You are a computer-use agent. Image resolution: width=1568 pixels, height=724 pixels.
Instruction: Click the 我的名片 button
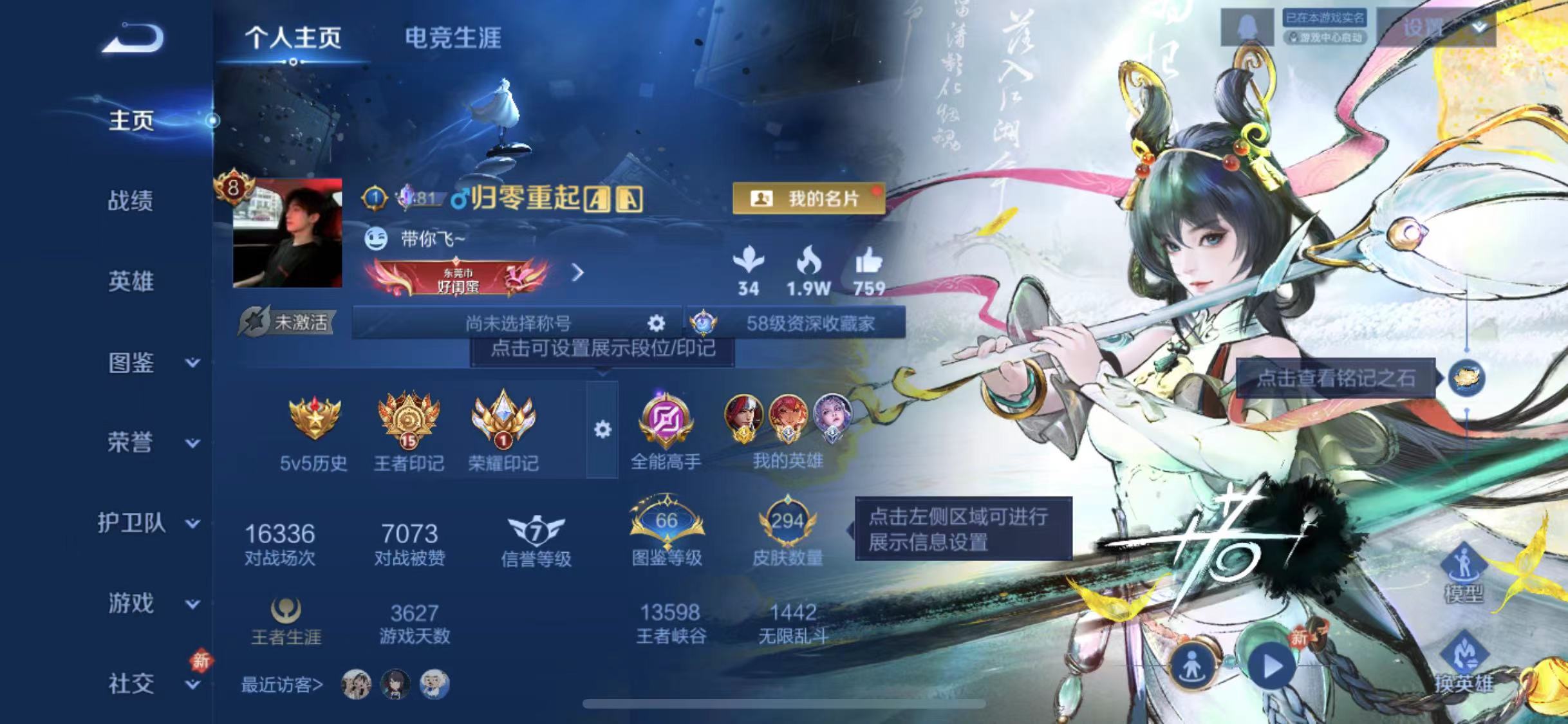(810, 198)
